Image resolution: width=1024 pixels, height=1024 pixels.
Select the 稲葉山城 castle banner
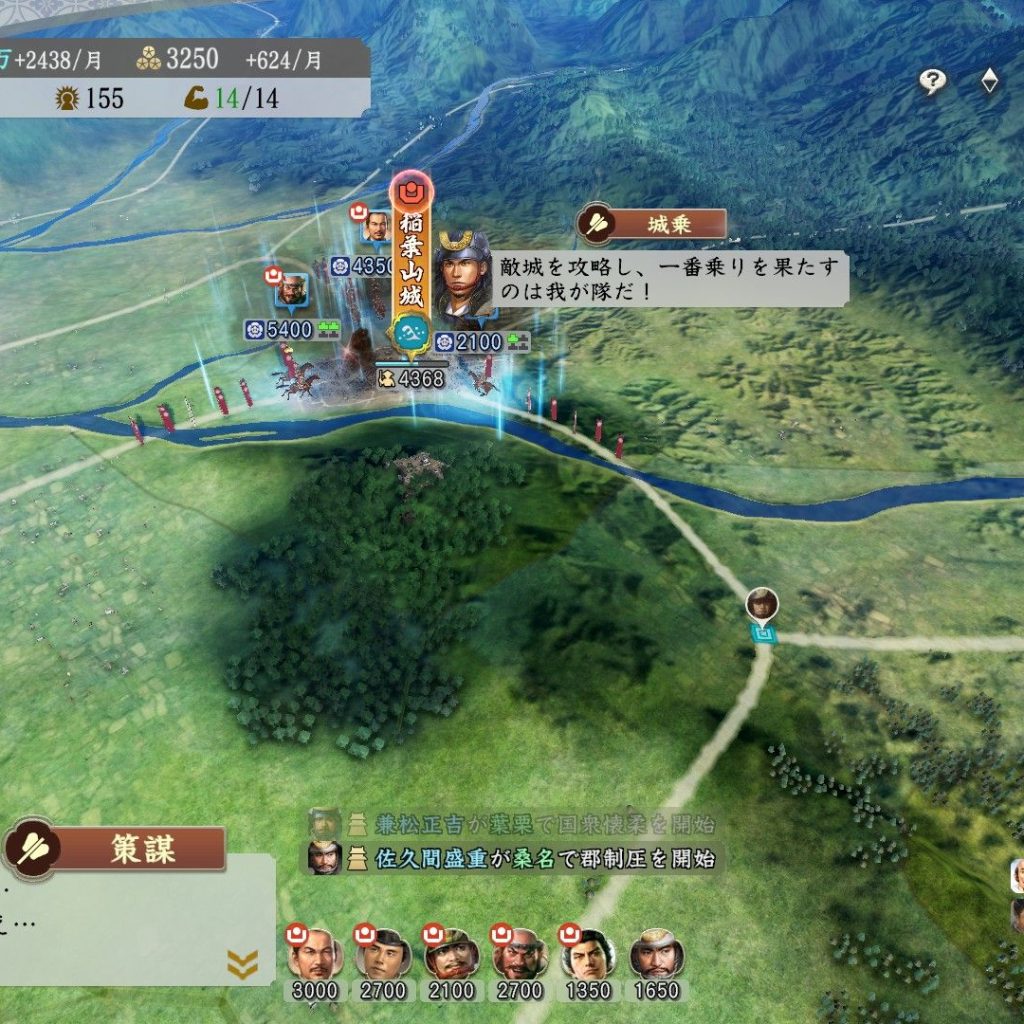click(x=411, y=262)
